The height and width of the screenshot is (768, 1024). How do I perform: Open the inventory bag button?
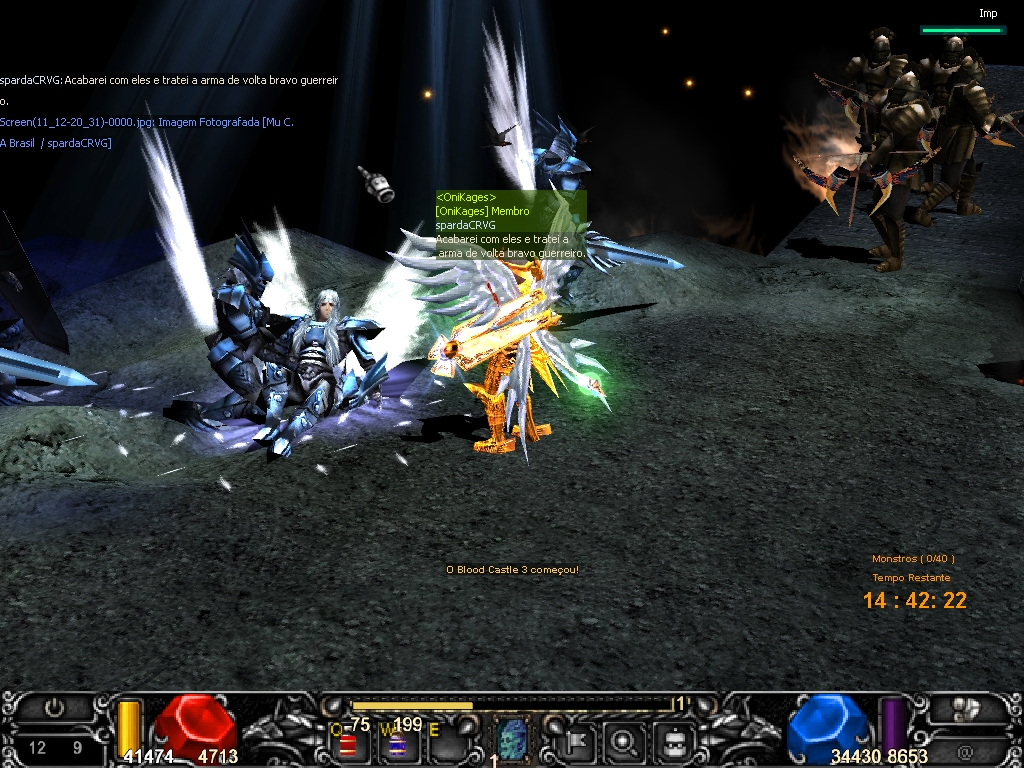pyautogui.click(x=674, y=742)
